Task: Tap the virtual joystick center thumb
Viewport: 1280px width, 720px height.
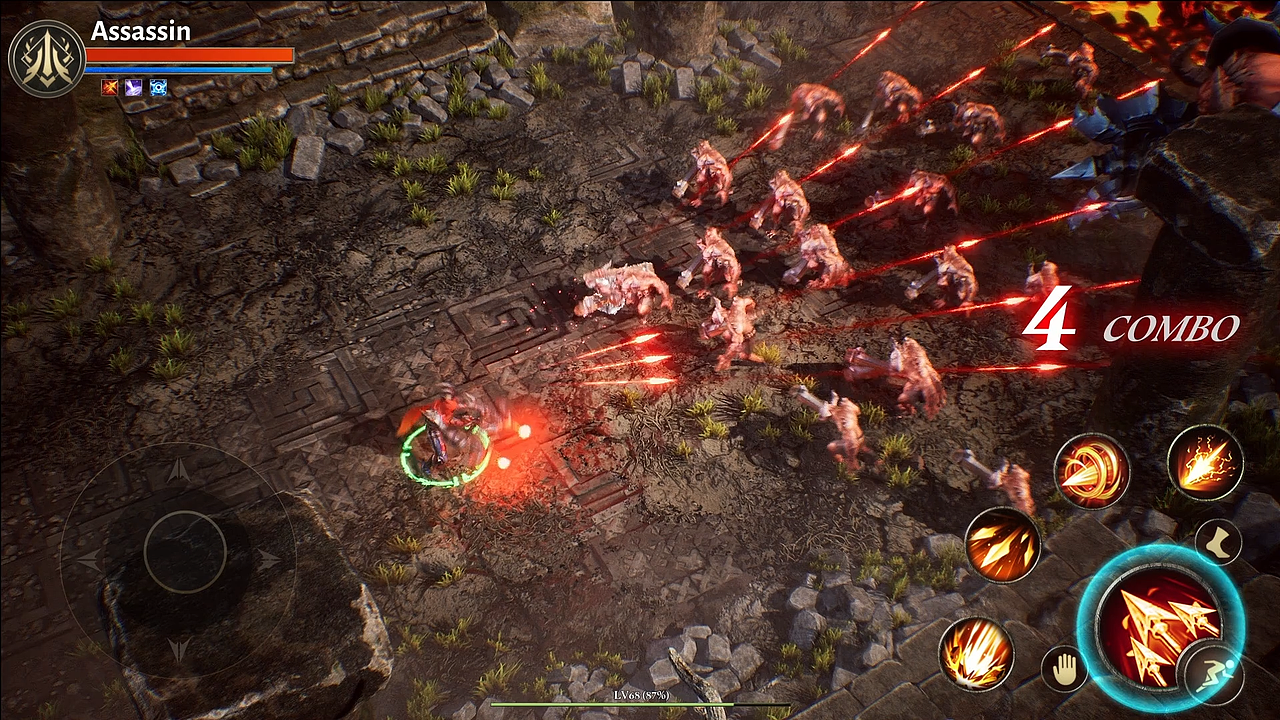Action: pyautogui.click(x=185, y=552)
